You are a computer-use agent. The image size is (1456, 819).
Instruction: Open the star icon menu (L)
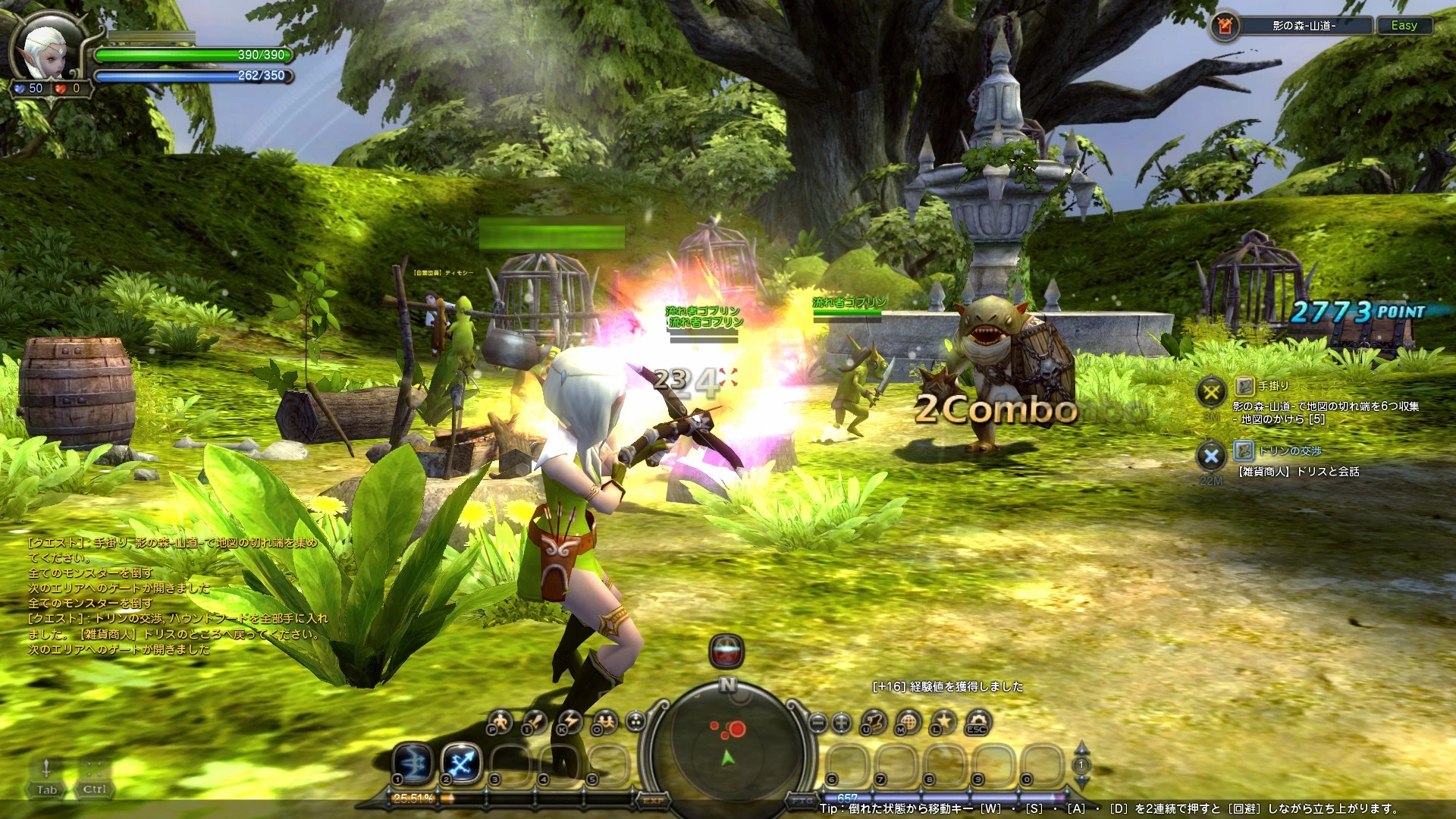tap(943, 722)
